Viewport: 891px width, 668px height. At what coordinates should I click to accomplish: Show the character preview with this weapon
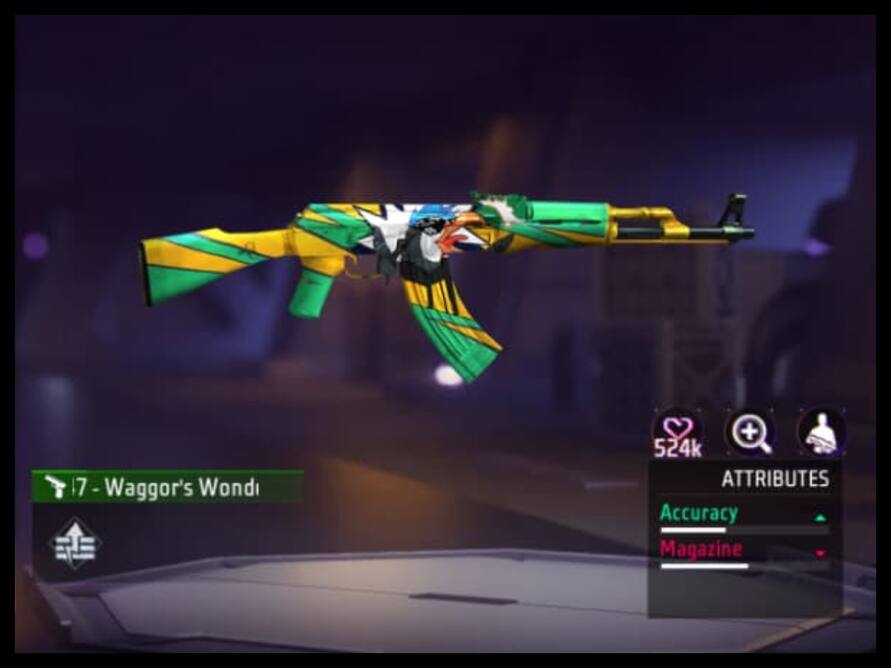point(821,432)
